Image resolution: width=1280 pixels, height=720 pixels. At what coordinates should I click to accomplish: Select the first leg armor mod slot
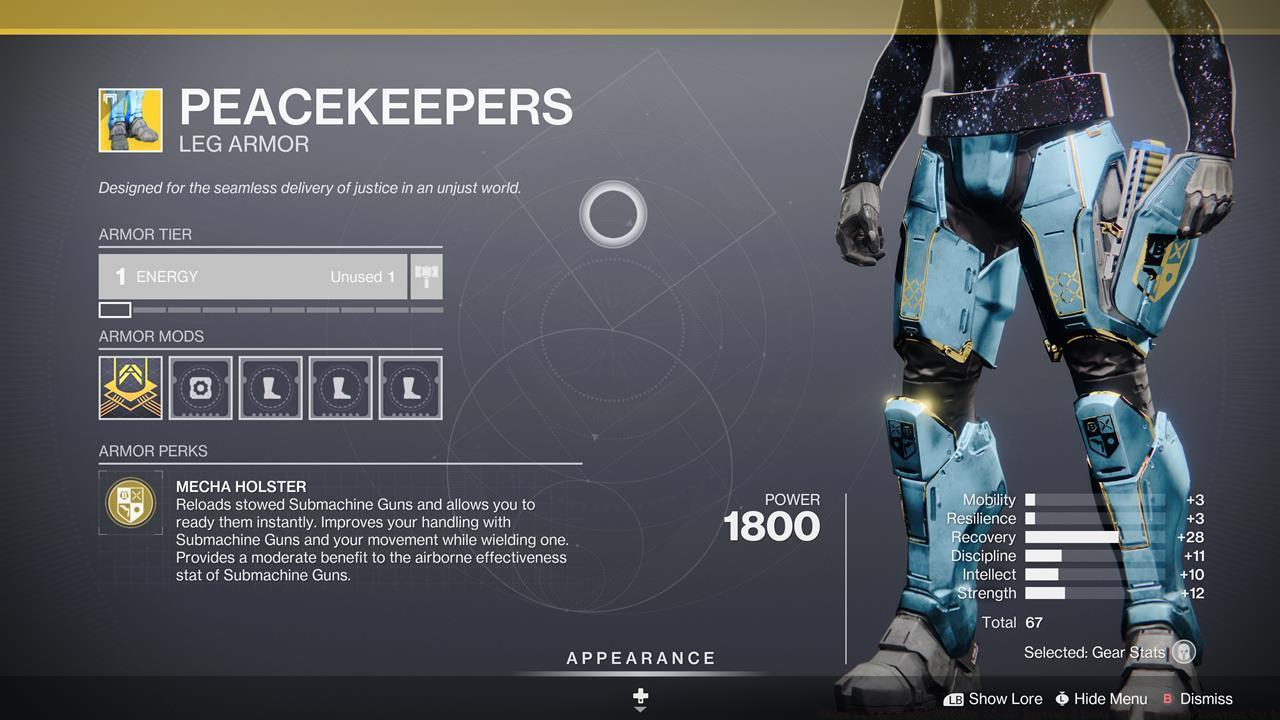270,388
